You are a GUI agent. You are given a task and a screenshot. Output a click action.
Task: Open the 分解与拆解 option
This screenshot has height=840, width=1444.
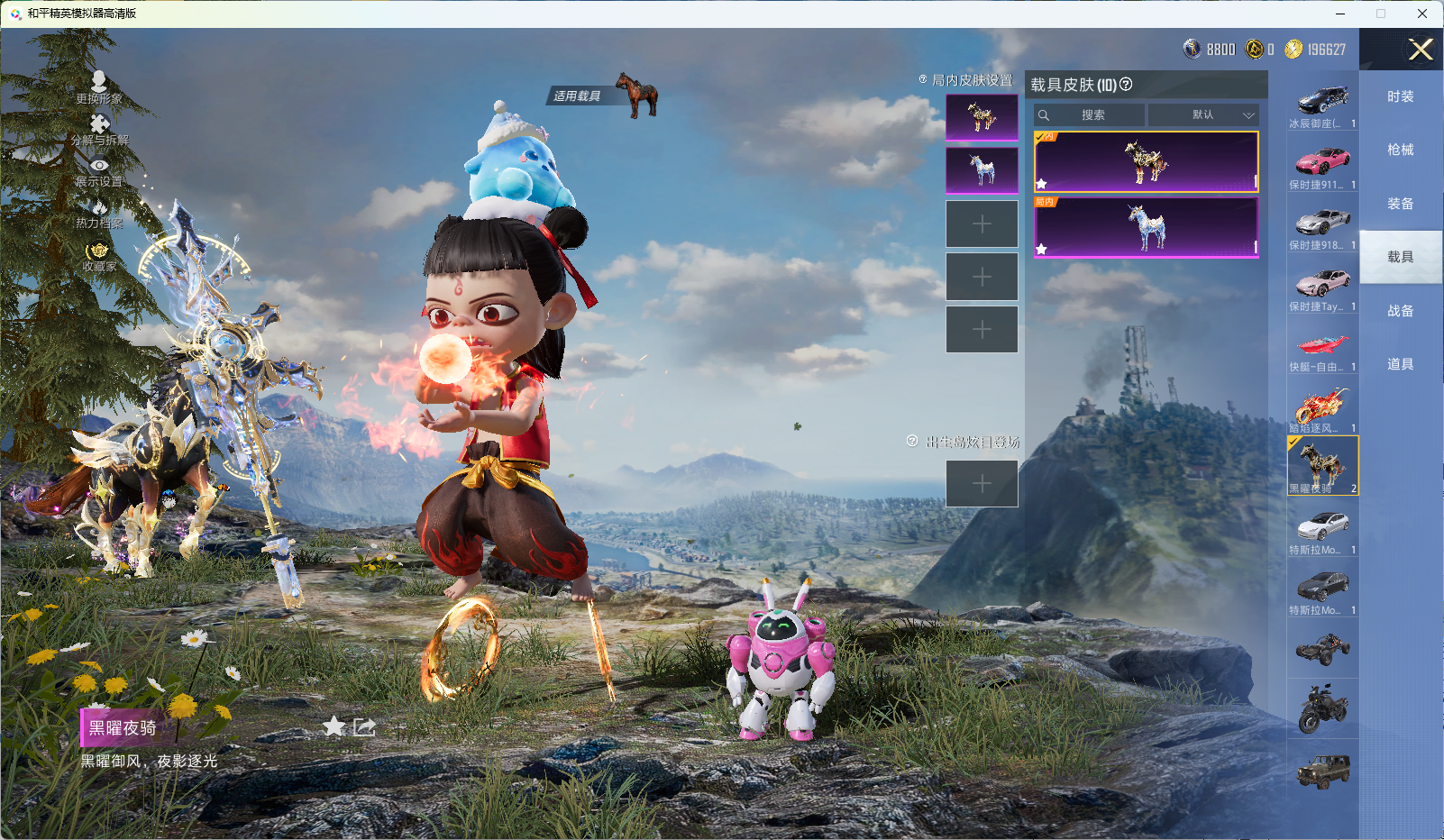coord(99,130)
